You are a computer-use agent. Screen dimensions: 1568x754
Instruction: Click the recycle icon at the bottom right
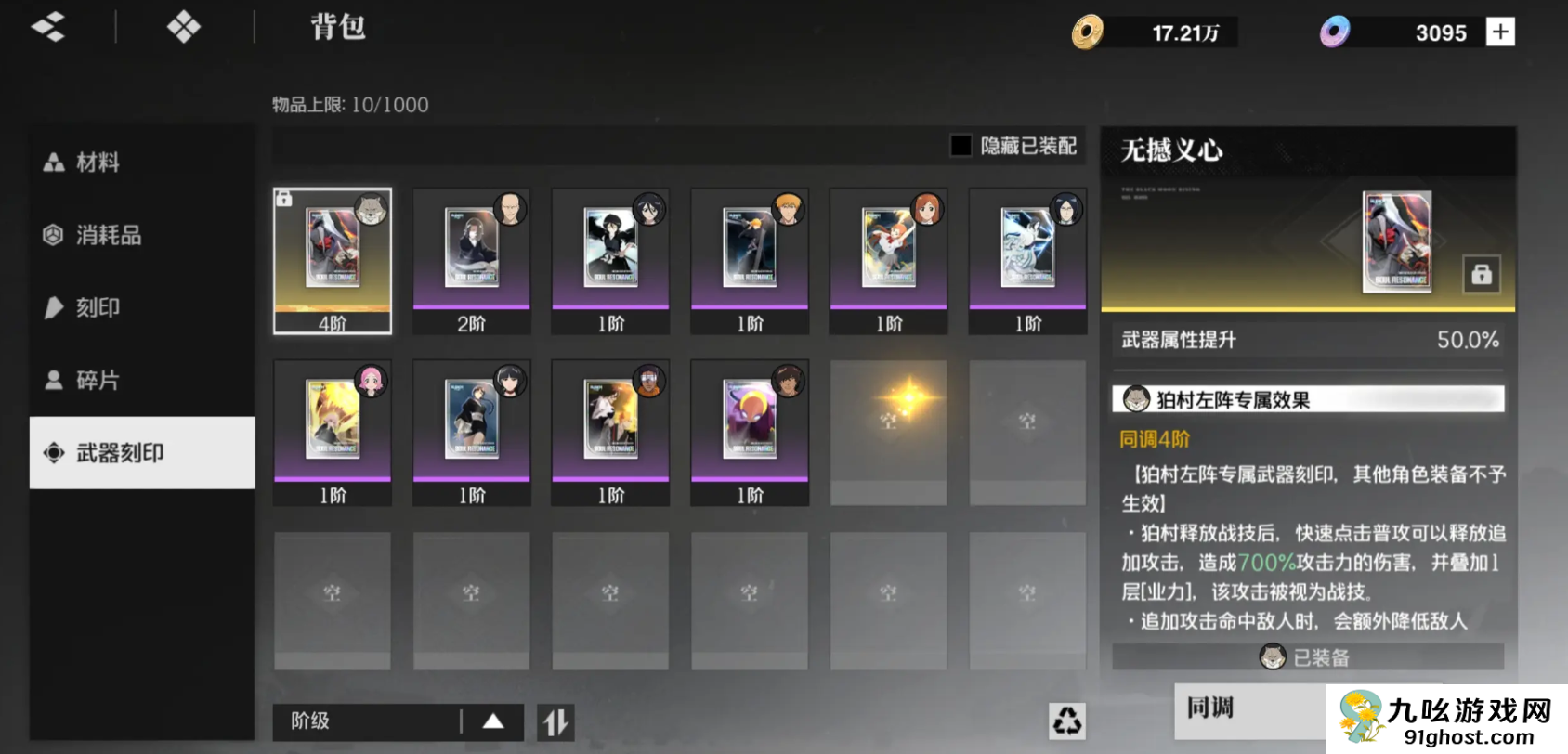click(1066, 720)
